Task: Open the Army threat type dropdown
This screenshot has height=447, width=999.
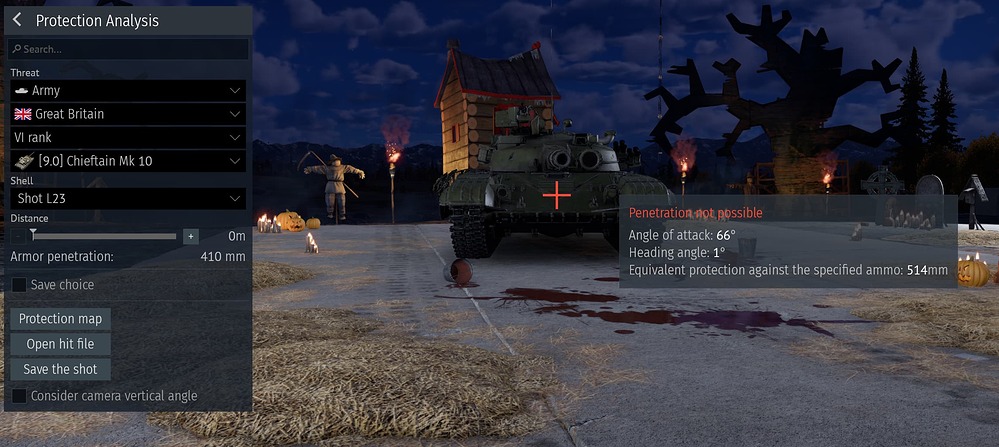Action: pos(128,90)
